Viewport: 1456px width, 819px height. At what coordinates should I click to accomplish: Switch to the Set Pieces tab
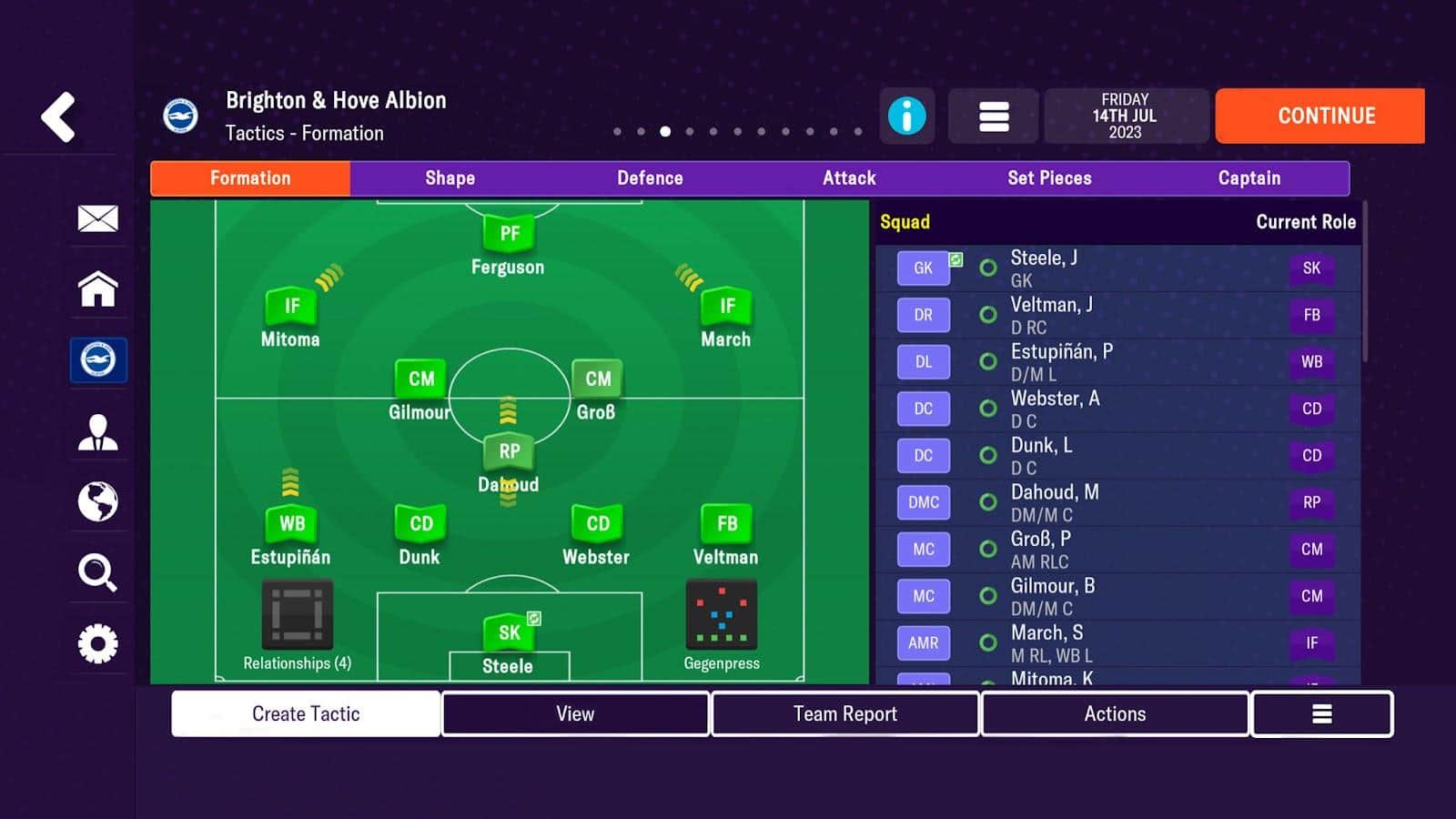pos(1049,178)
